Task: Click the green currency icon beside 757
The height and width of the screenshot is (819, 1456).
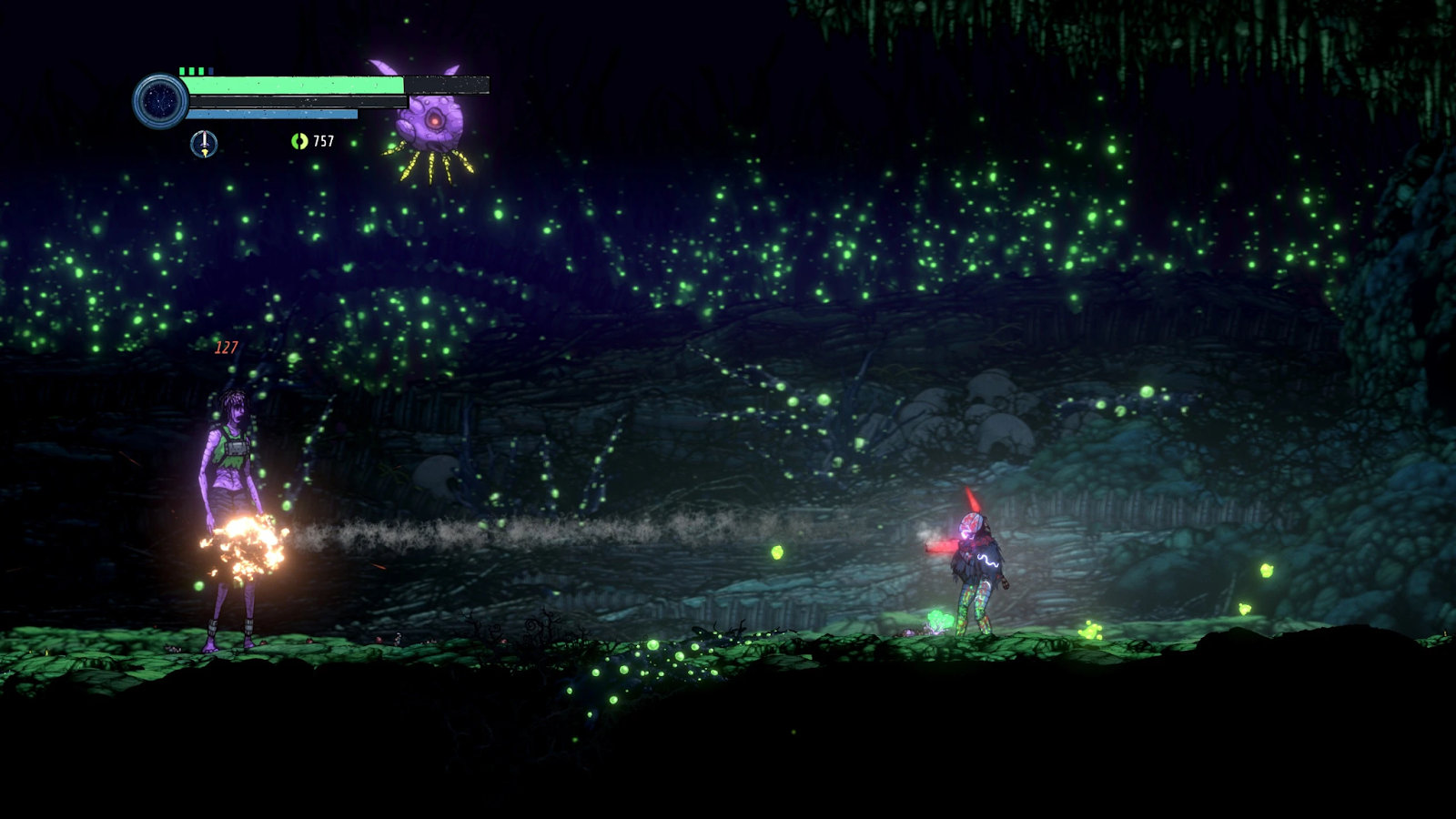Action: coord(298,141)
